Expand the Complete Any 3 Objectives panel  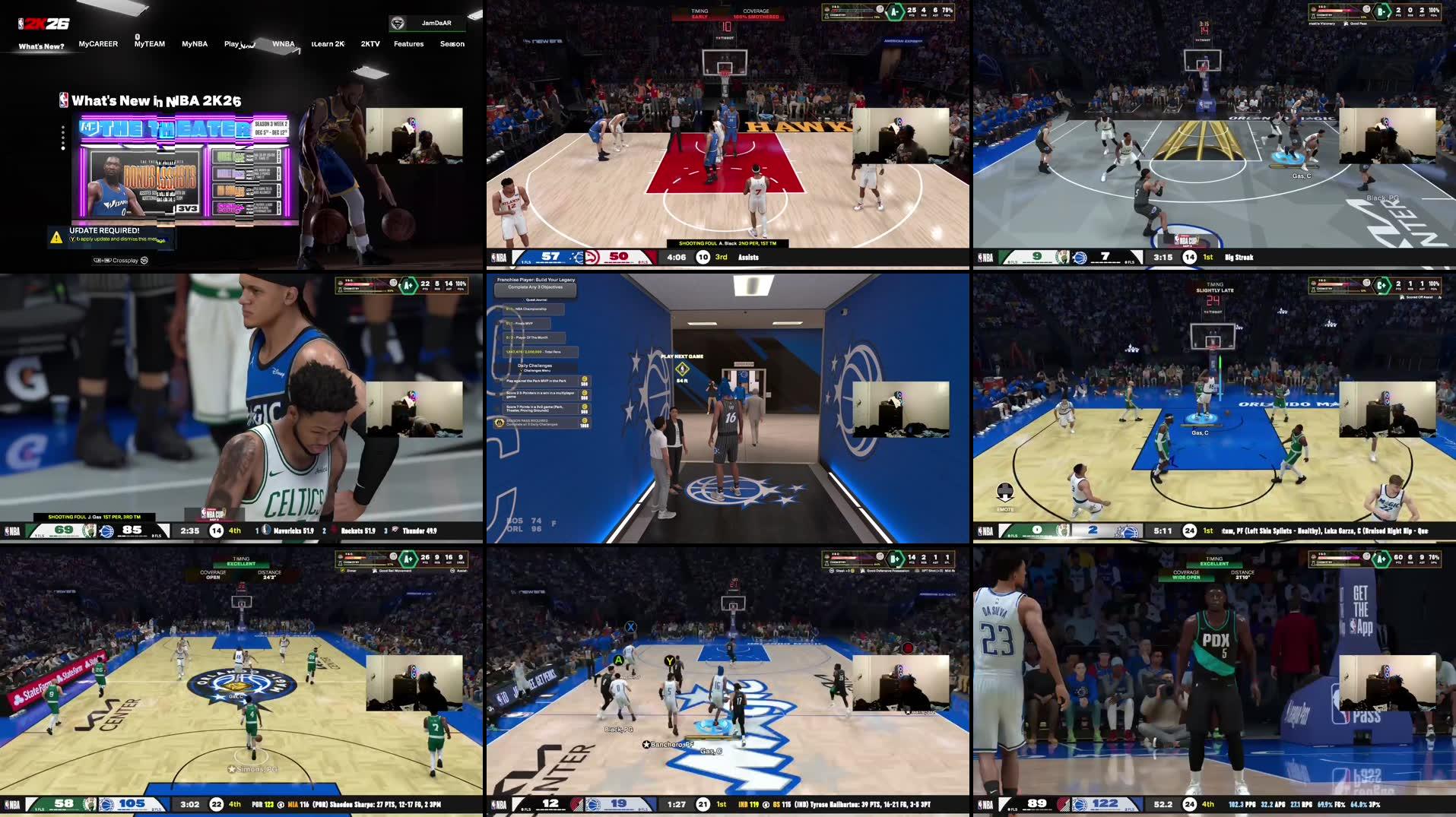[535, 287]
